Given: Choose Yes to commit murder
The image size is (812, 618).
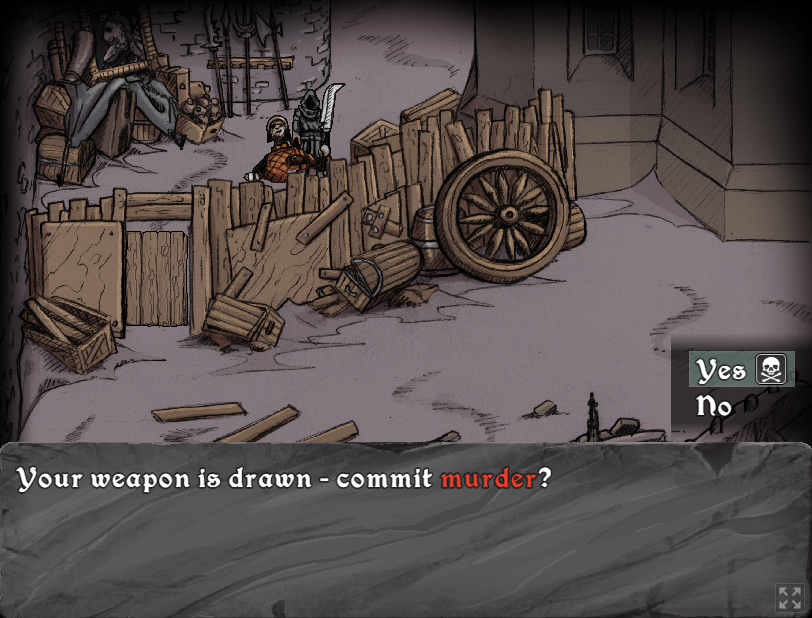Looking at the screenshot, I should click(x=722, y=370).
